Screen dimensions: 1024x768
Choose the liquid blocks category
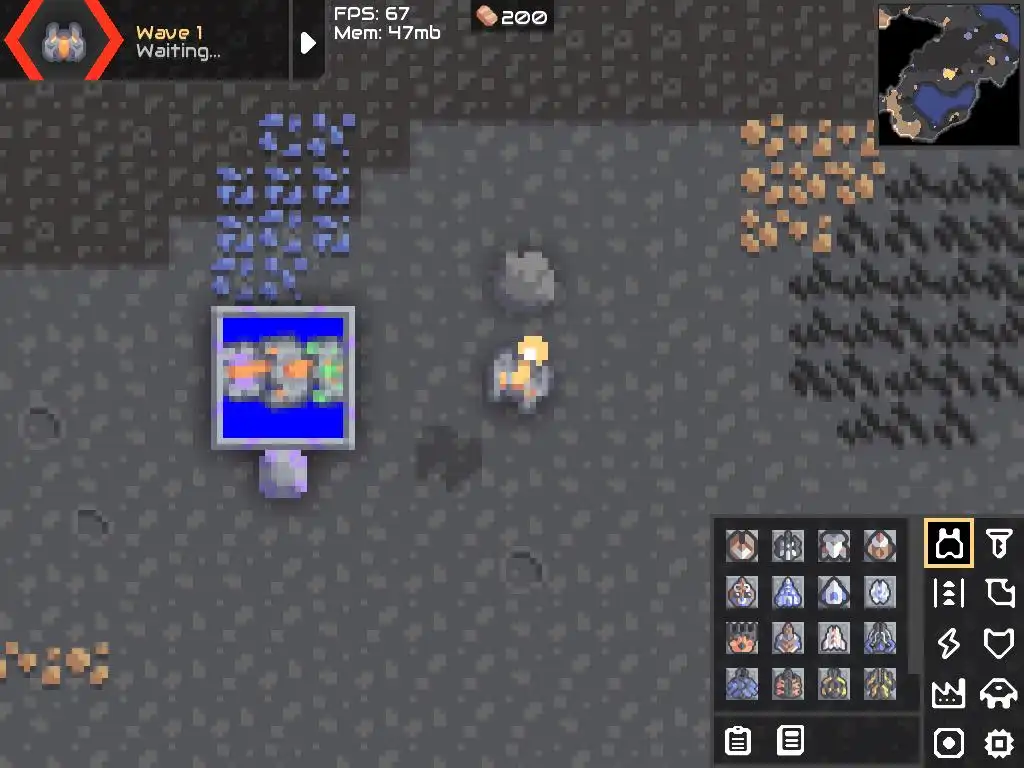(x=998, y=593)
